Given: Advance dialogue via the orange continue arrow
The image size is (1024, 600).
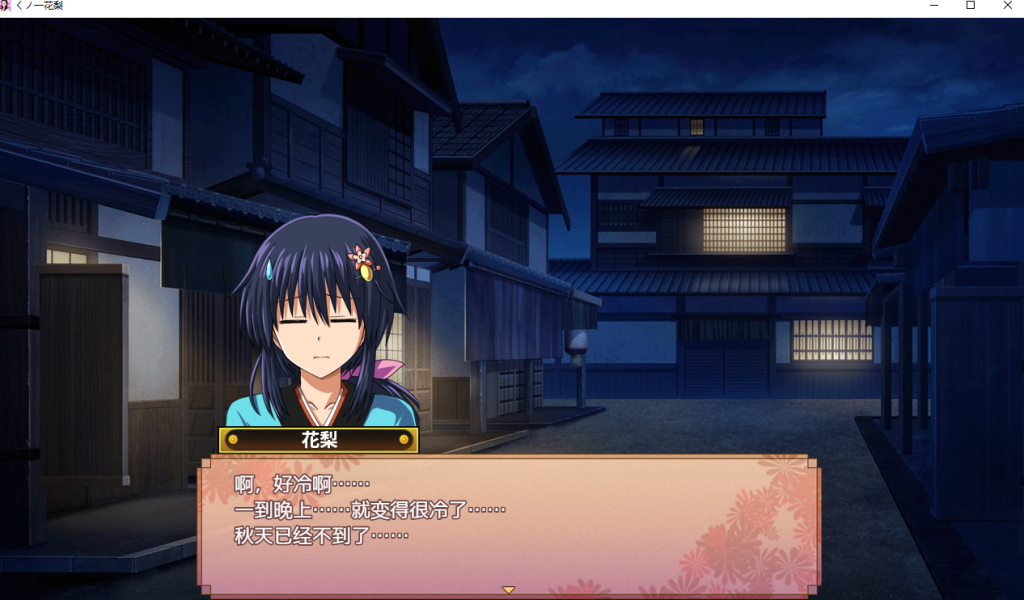Looking at the screenshot, I should (x=508, y=590).
